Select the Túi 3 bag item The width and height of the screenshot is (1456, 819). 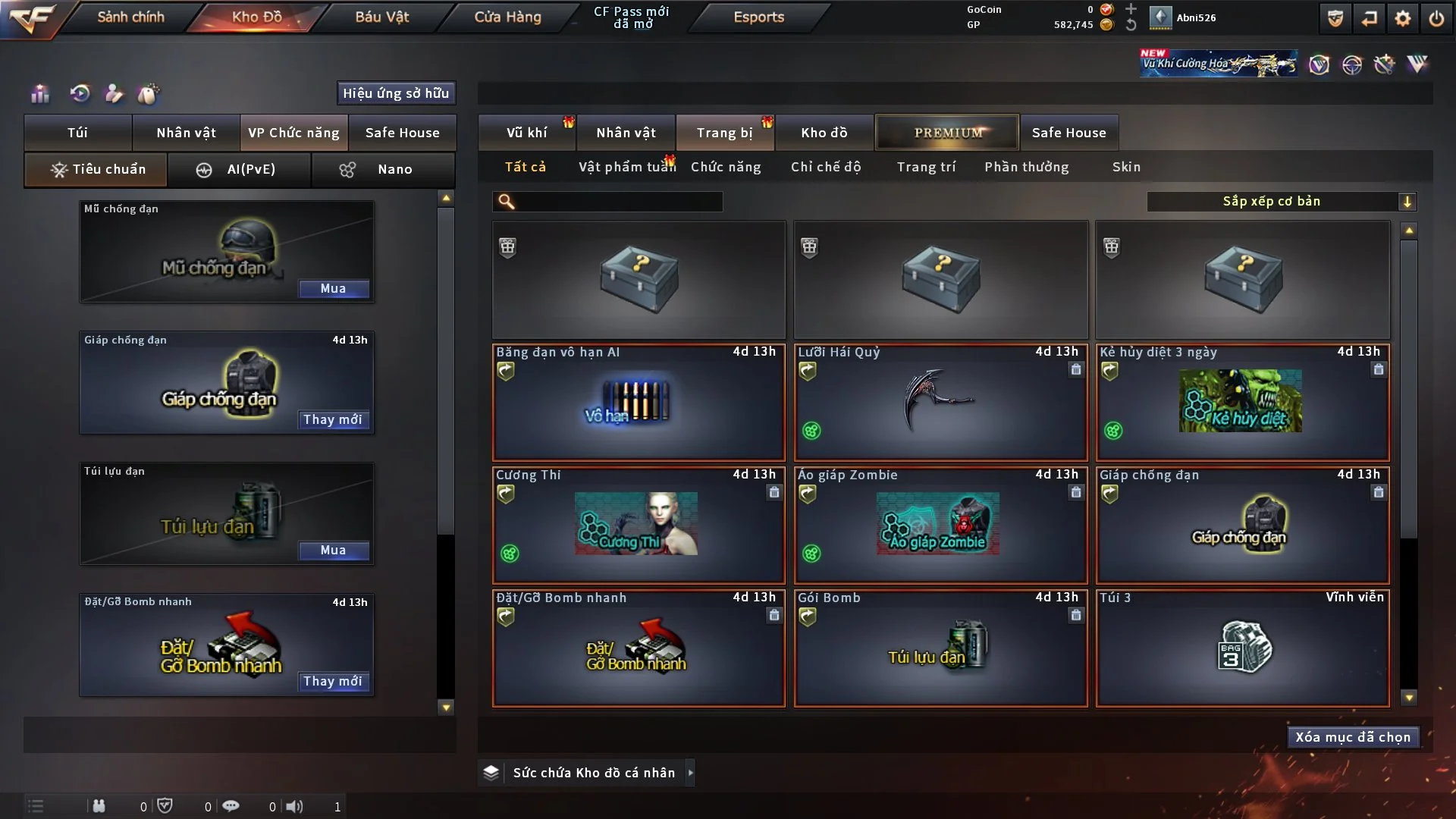point(1242,648)
